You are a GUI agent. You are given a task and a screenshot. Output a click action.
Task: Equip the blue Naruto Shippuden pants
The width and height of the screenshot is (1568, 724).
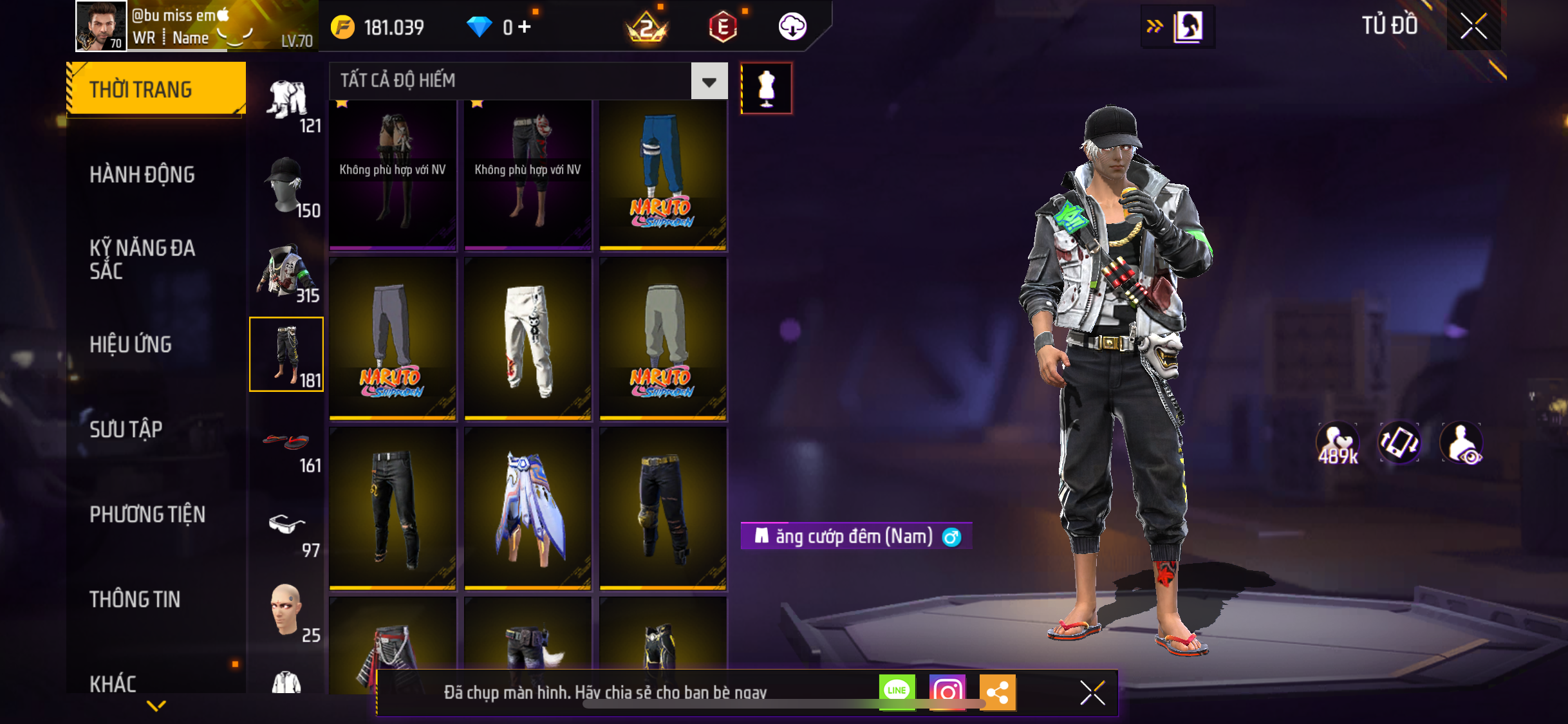point(663,174)
